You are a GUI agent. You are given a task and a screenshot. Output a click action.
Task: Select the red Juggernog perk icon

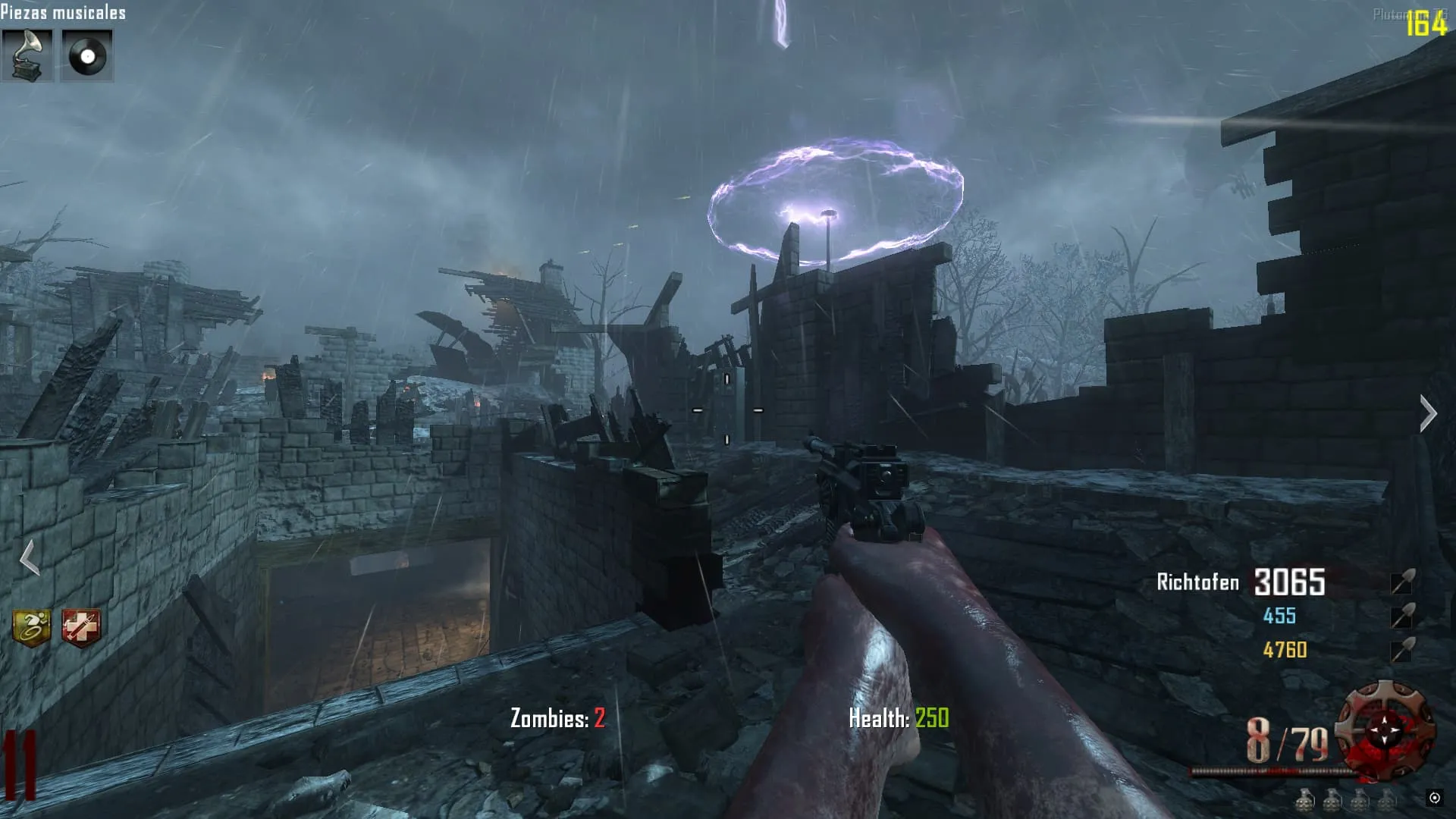point(81,627)
